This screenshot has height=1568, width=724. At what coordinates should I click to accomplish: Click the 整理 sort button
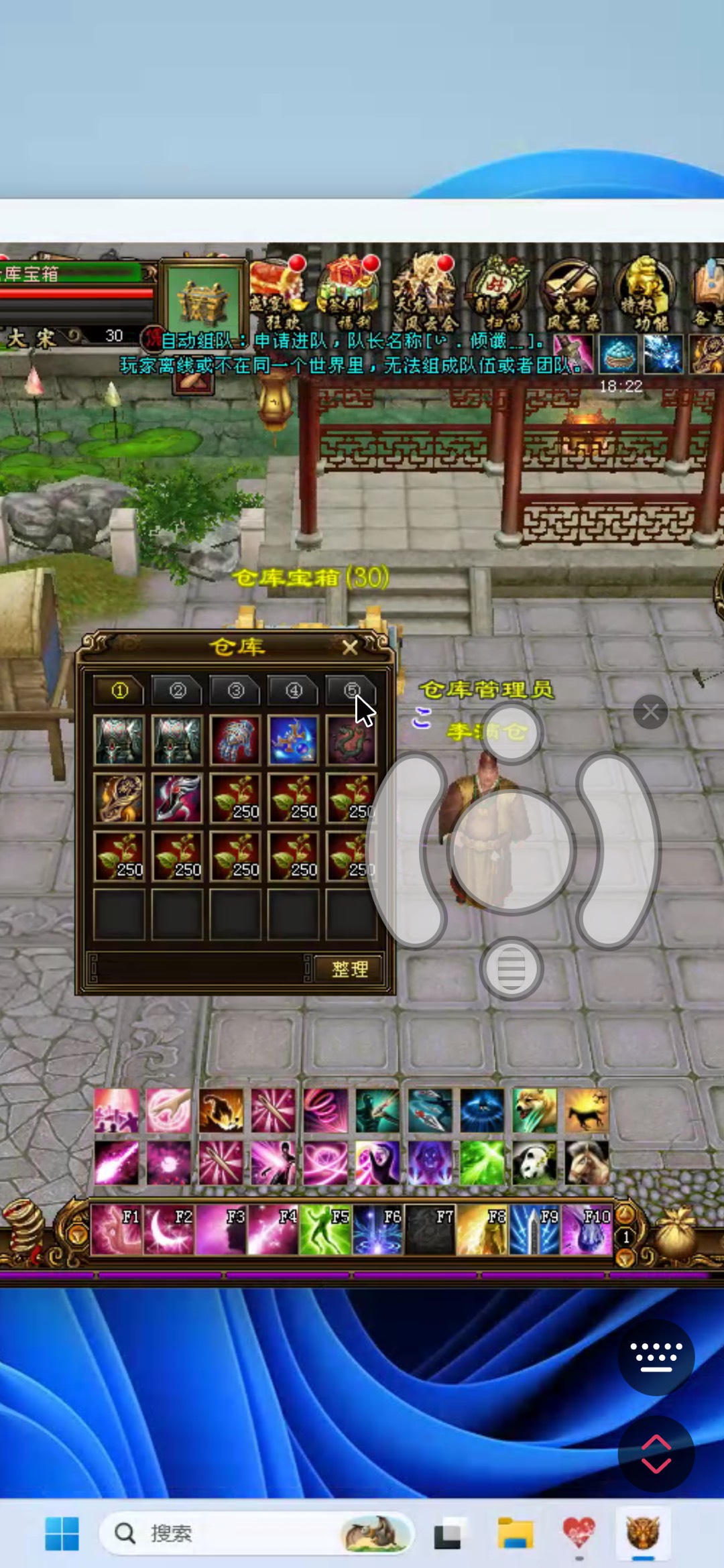[x=349, y=969]
